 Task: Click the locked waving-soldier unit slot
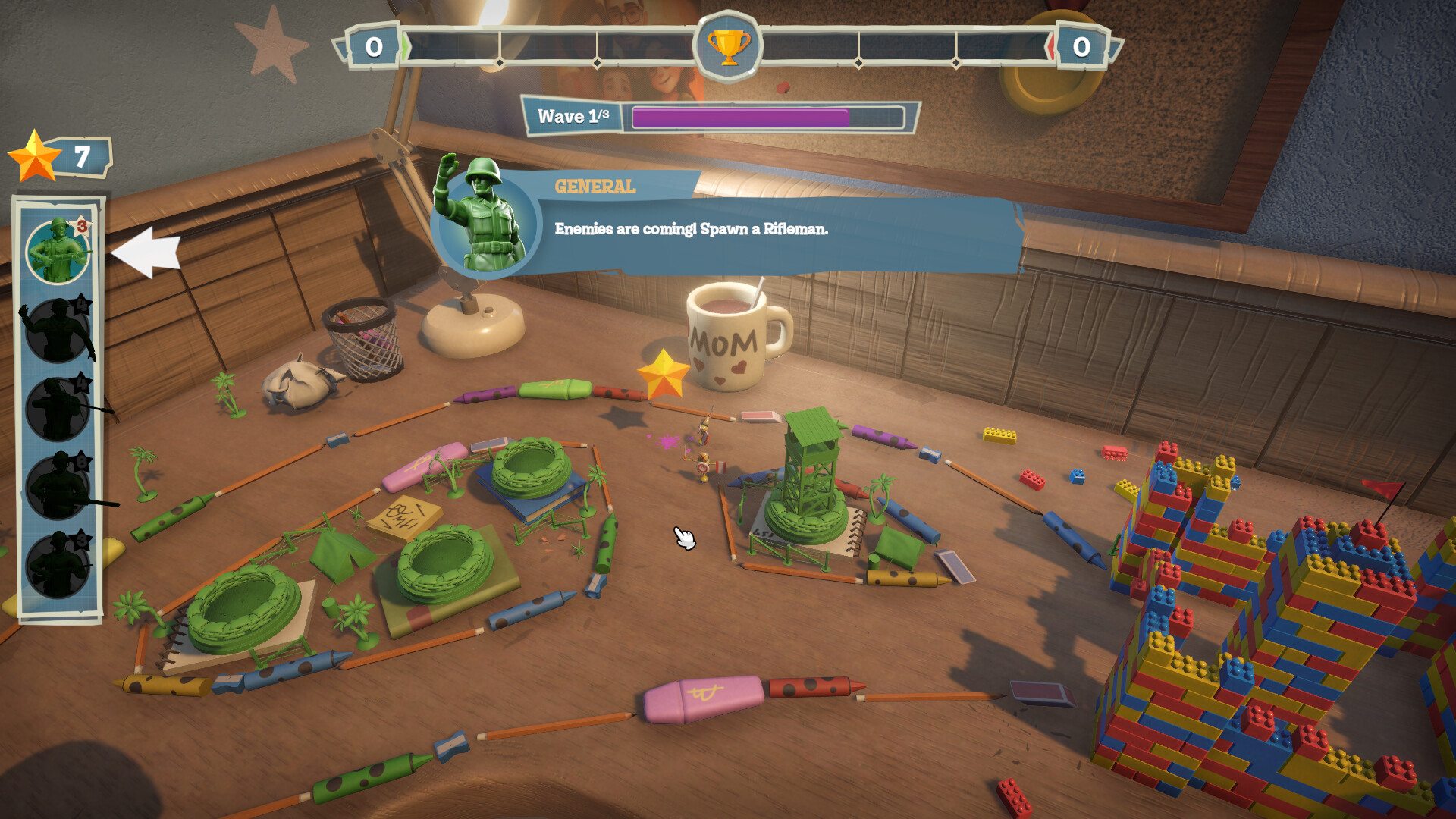tap(57, 330)
